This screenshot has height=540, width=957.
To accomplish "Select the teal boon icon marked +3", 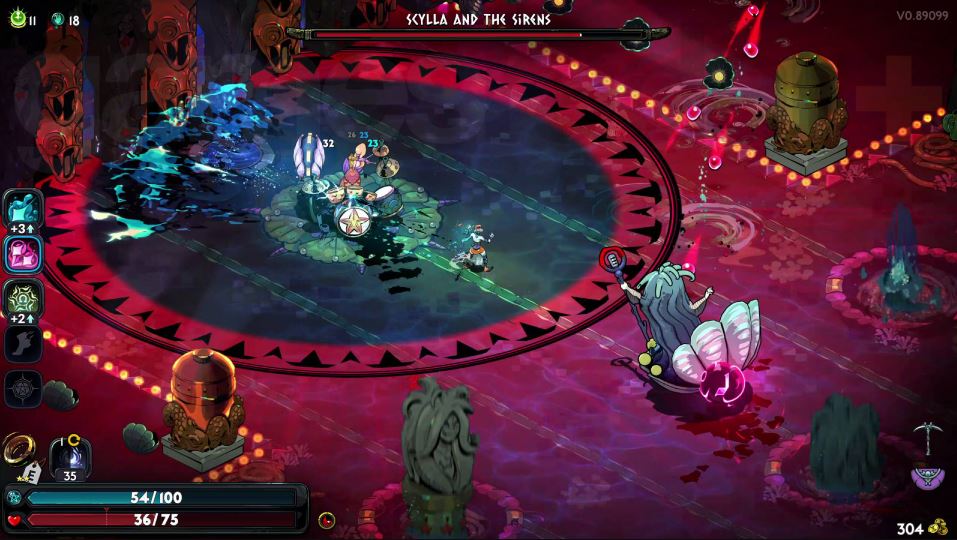I will pos(23,209).
